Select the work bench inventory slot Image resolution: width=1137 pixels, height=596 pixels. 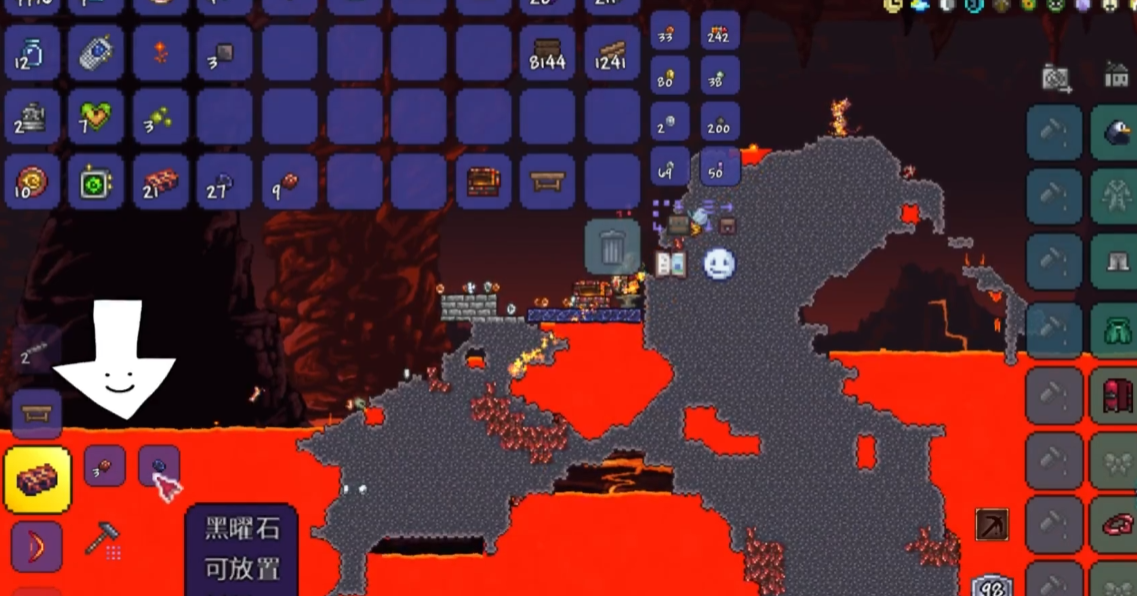click(547, 181)
